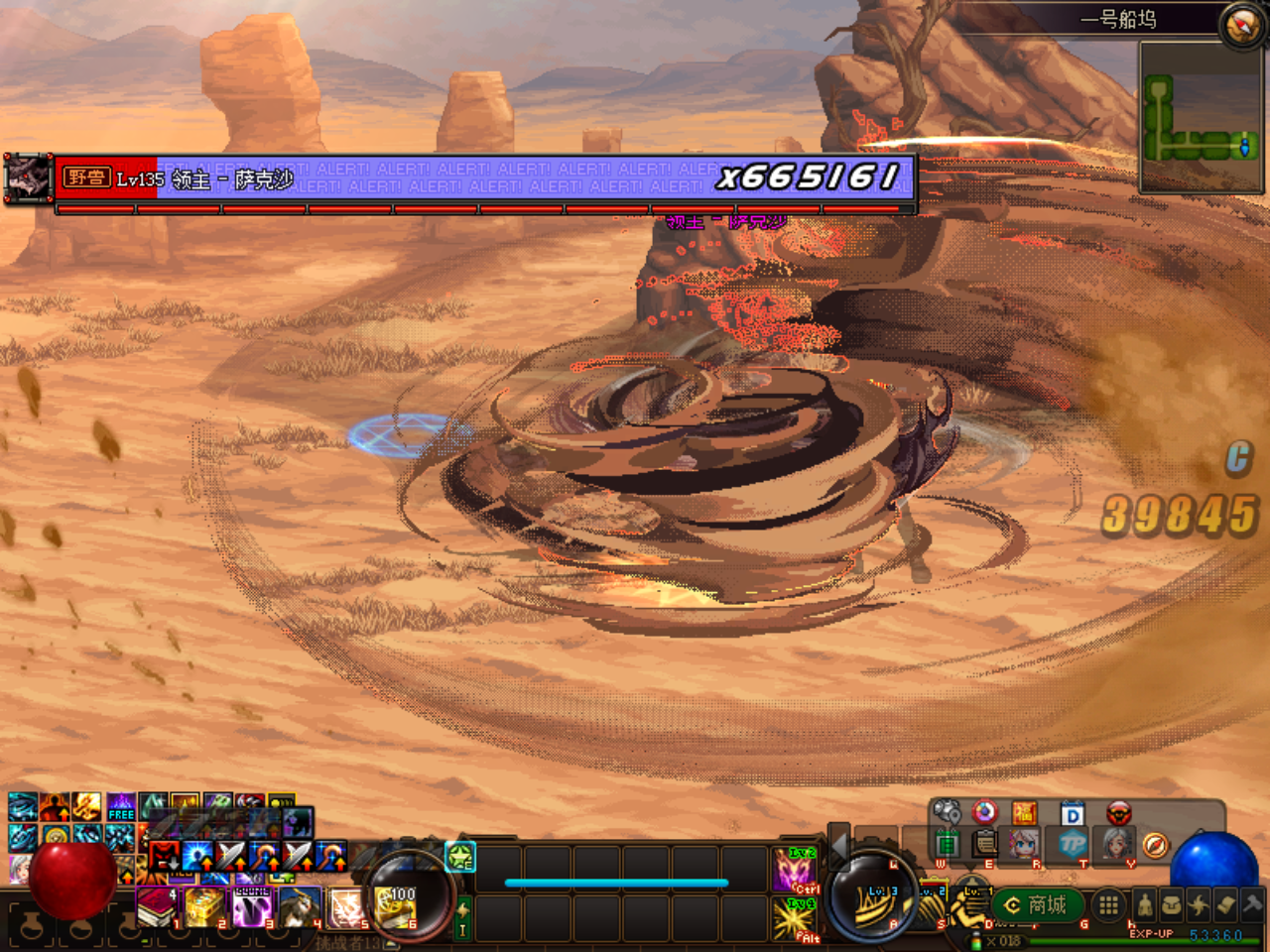Viewport: 1270px width, 952px height.
Task: Collapse the skill bar with the gray arrow
Action: click(839, 846)
